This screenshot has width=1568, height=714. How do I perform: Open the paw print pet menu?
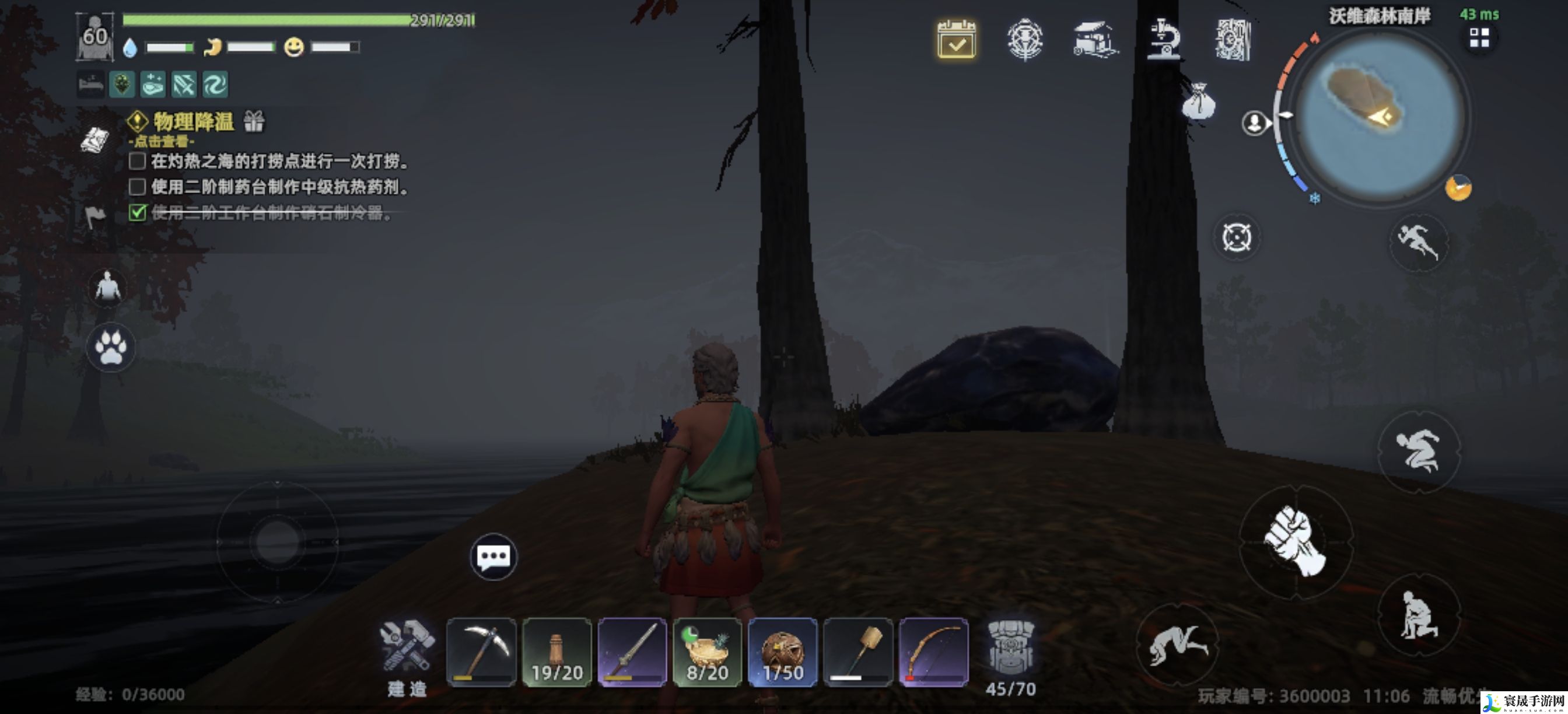tap(110, 347)
